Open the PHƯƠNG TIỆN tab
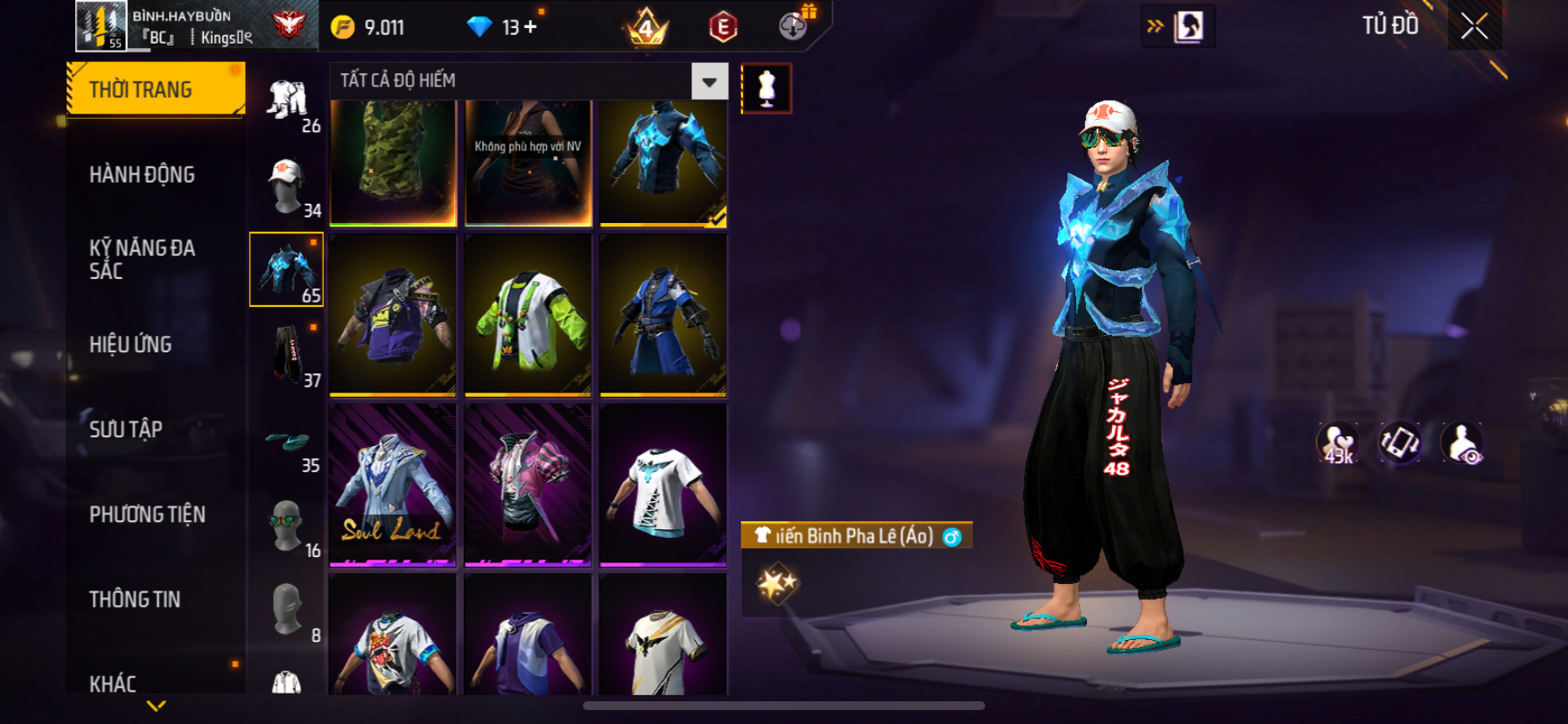This screenshot has height=724, width=1568. click(x=147, y=514)
